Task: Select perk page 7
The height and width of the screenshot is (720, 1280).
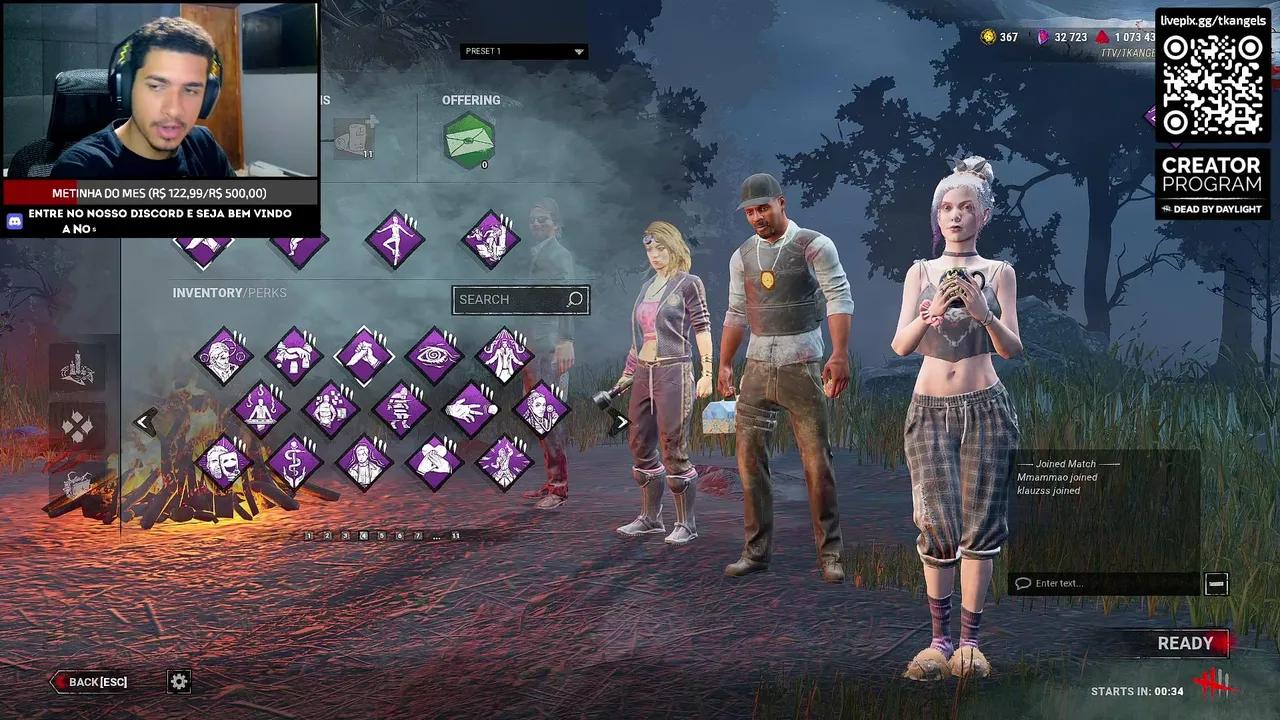Action: [x=417, y=535]
